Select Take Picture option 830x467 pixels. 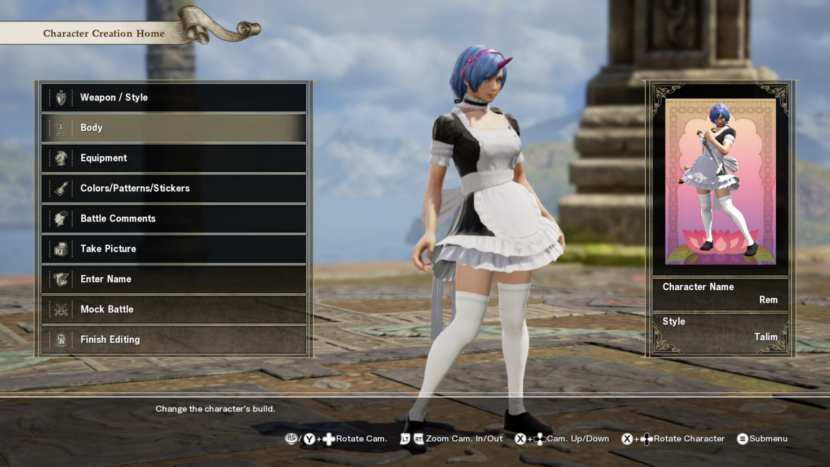click(173, 249)
